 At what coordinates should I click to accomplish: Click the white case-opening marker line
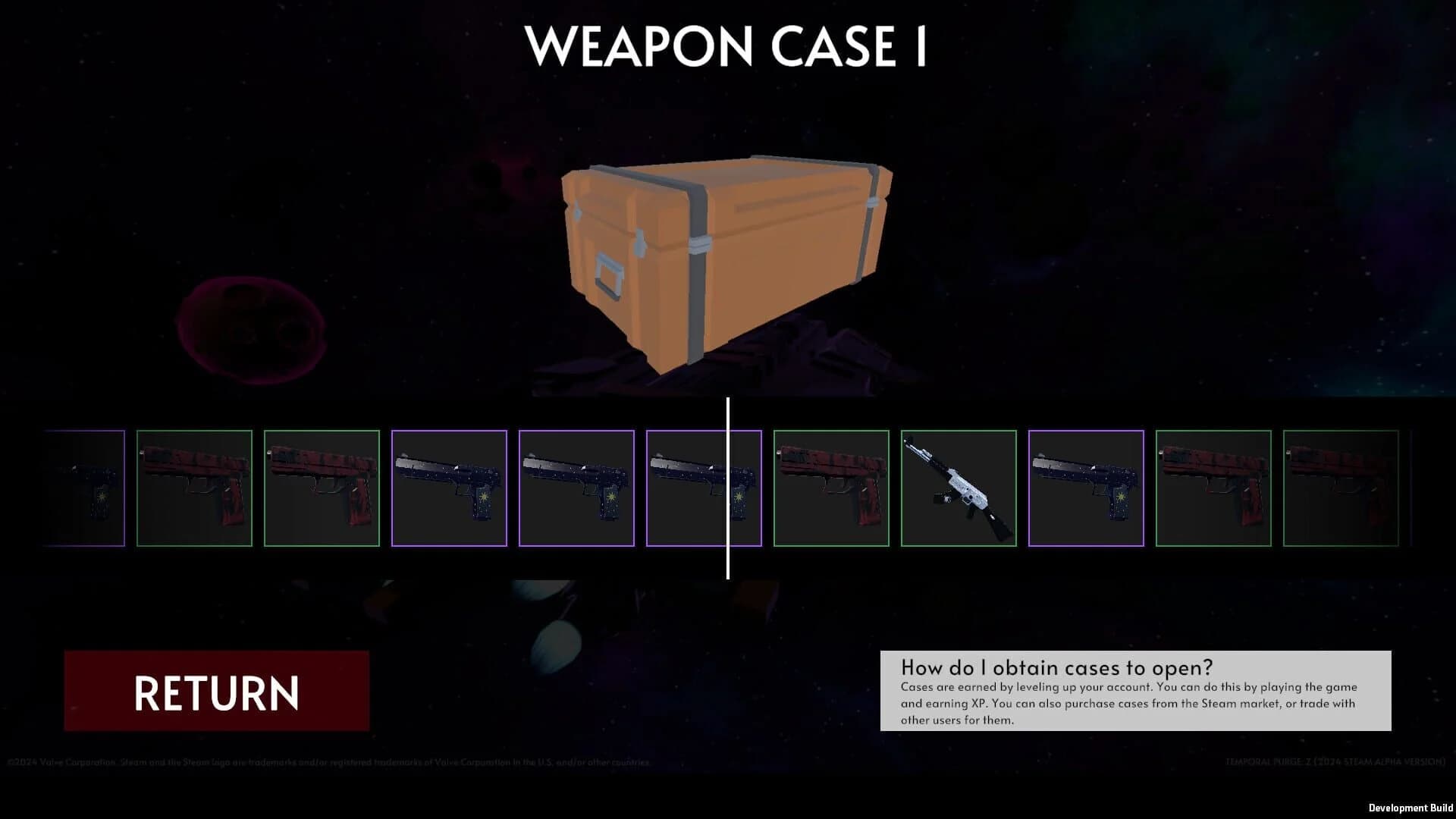tap(728, 485)
